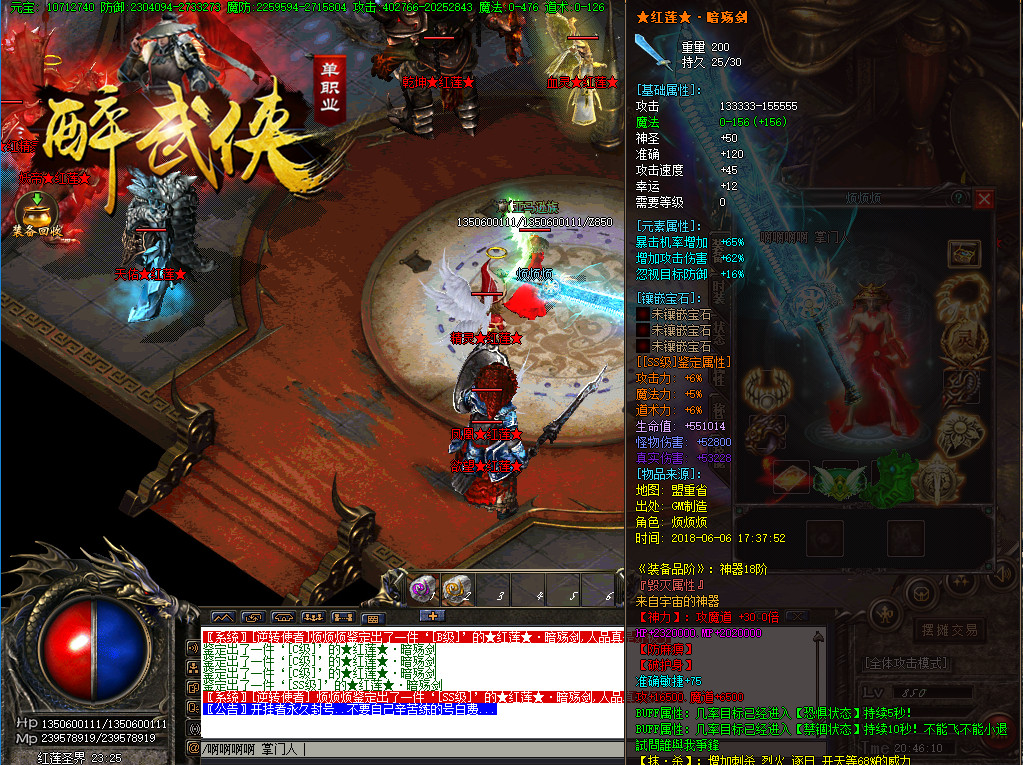Toggle the 全体攻击模式 attack mode label

point(905,663)
